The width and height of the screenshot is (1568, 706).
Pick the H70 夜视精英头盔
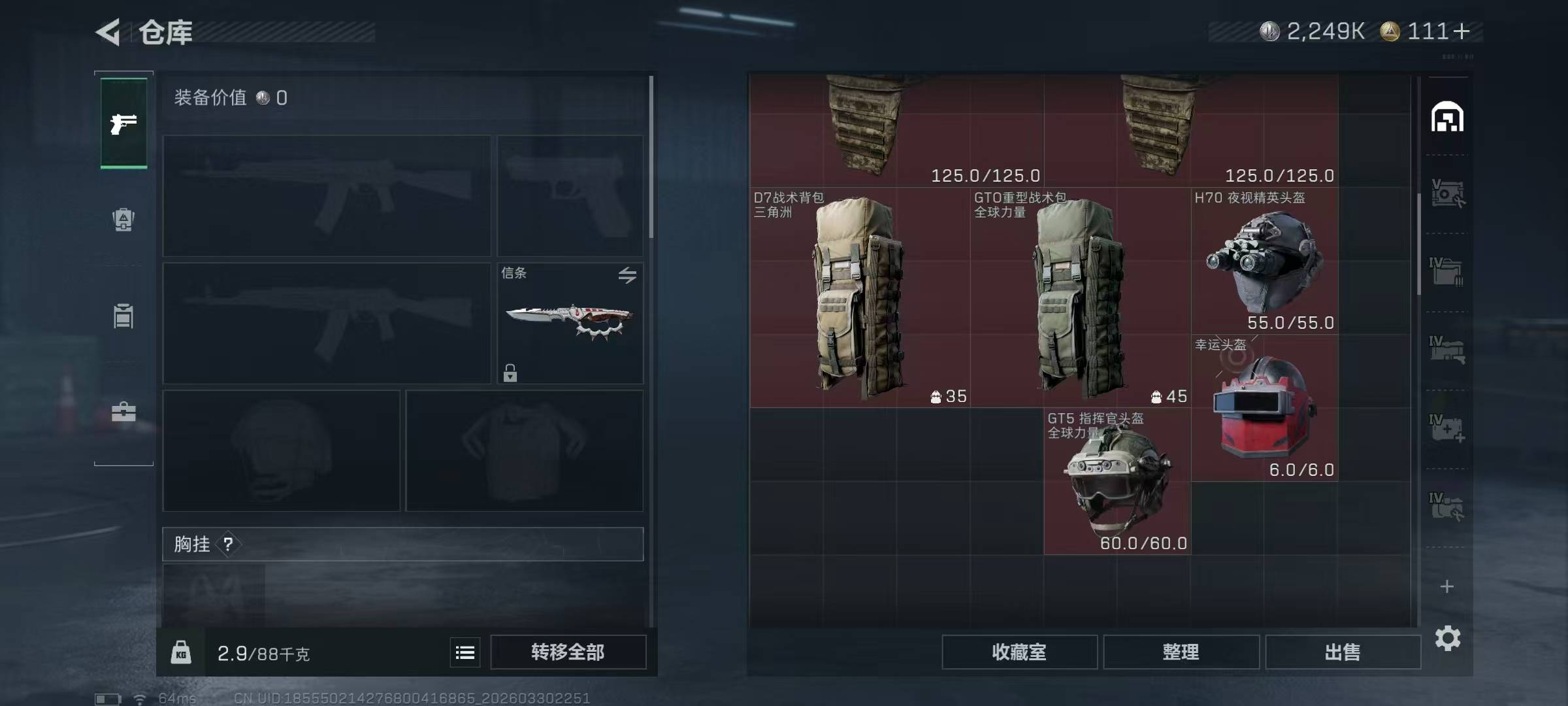(1264, 261)
